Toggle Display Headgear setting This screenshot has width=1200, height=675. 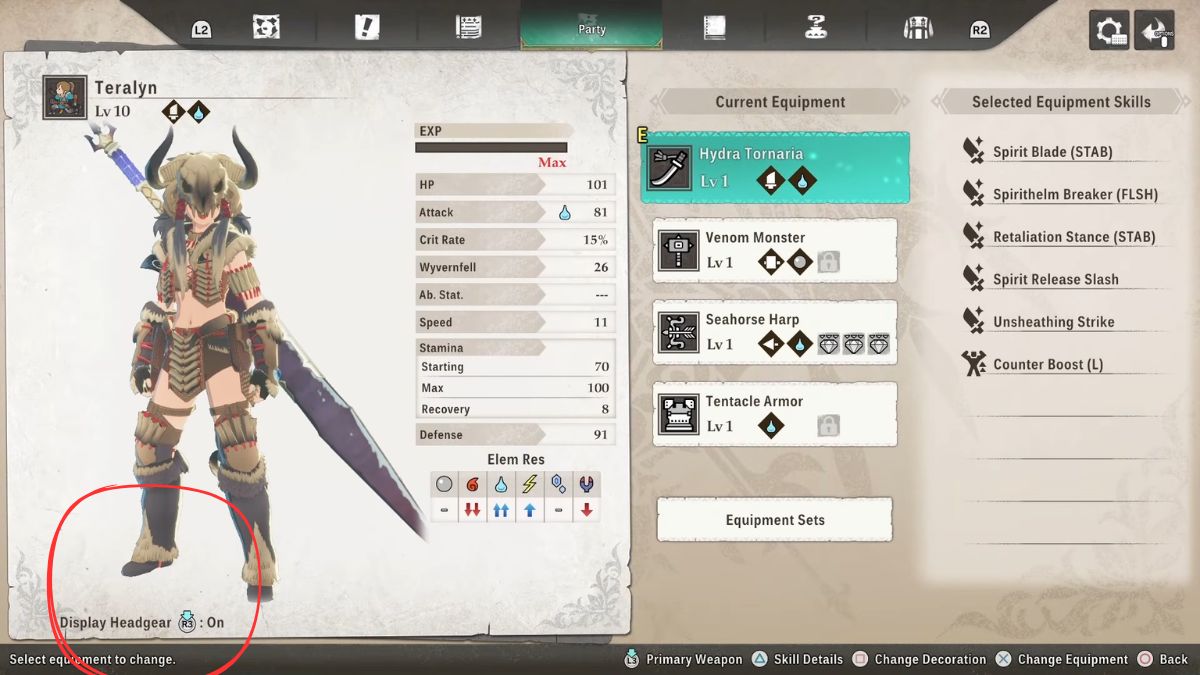coord(142,622)
